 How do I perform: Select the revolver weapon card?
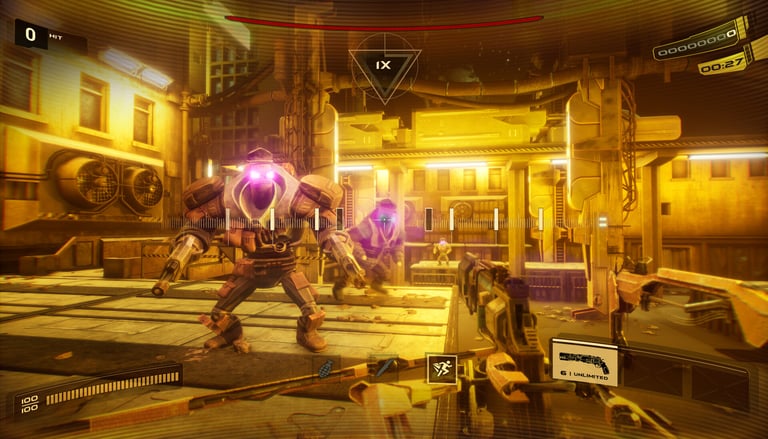[x=583, y=361]
